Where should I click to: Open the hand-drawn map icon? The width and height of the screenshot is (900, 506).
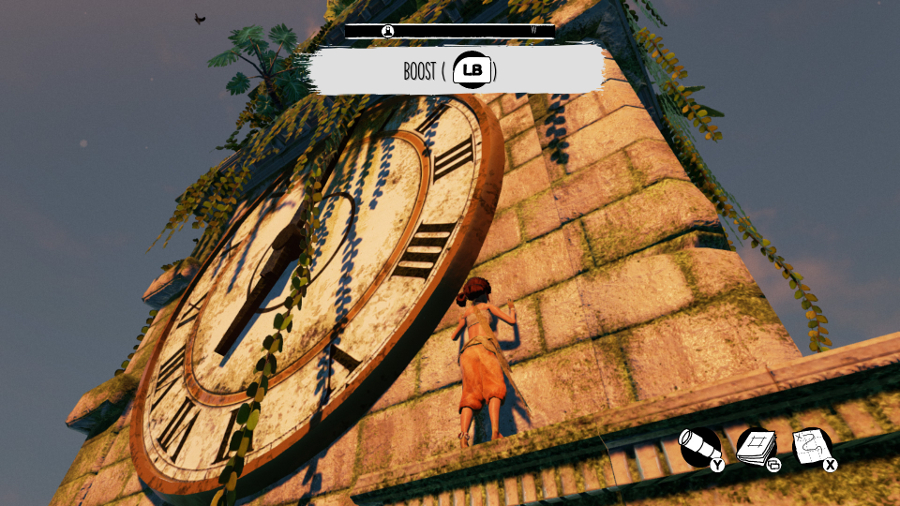pyautogui.click(x=812, y=447)
